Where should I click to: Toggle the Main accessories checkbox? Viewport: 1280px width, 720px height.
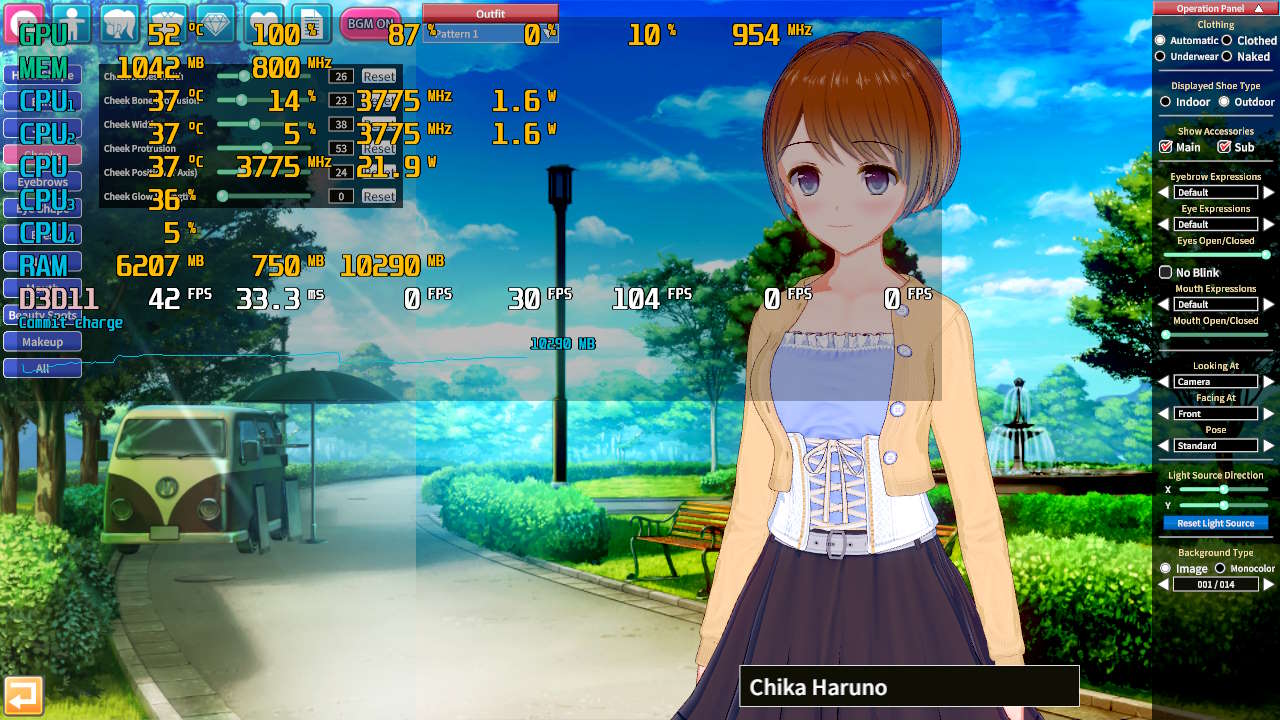1165,147
